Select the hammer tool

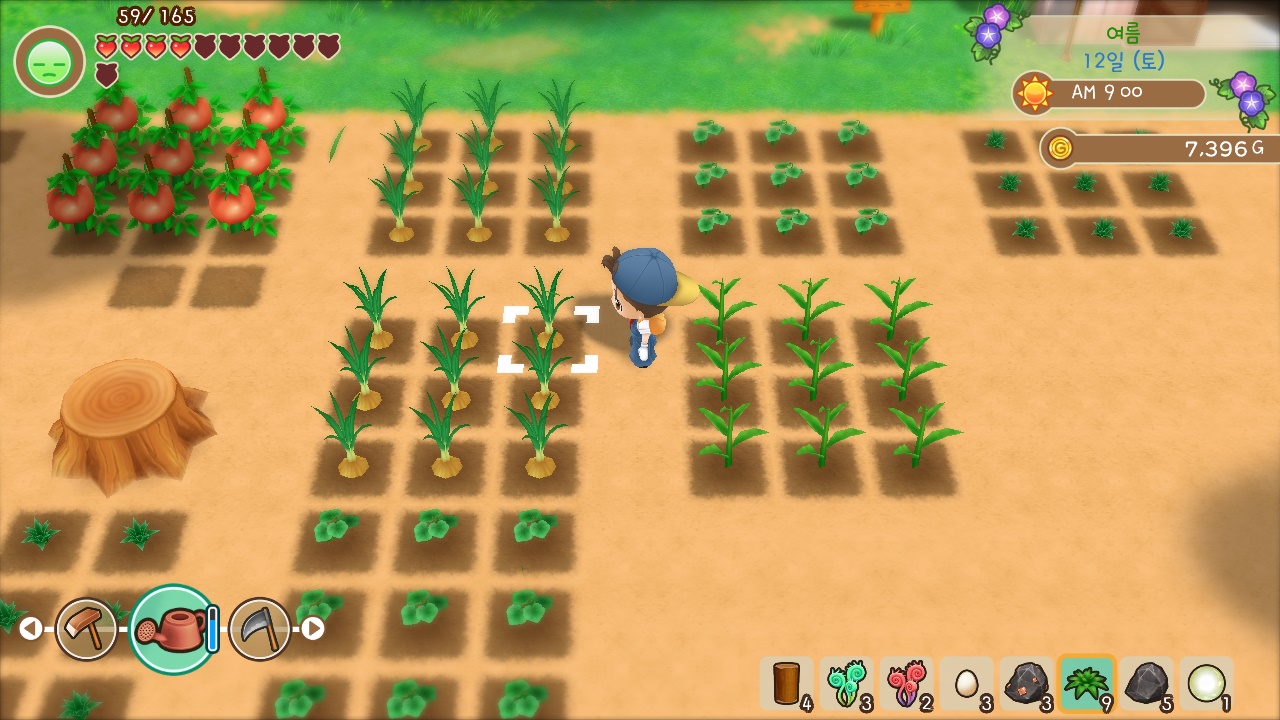point(86,629)
